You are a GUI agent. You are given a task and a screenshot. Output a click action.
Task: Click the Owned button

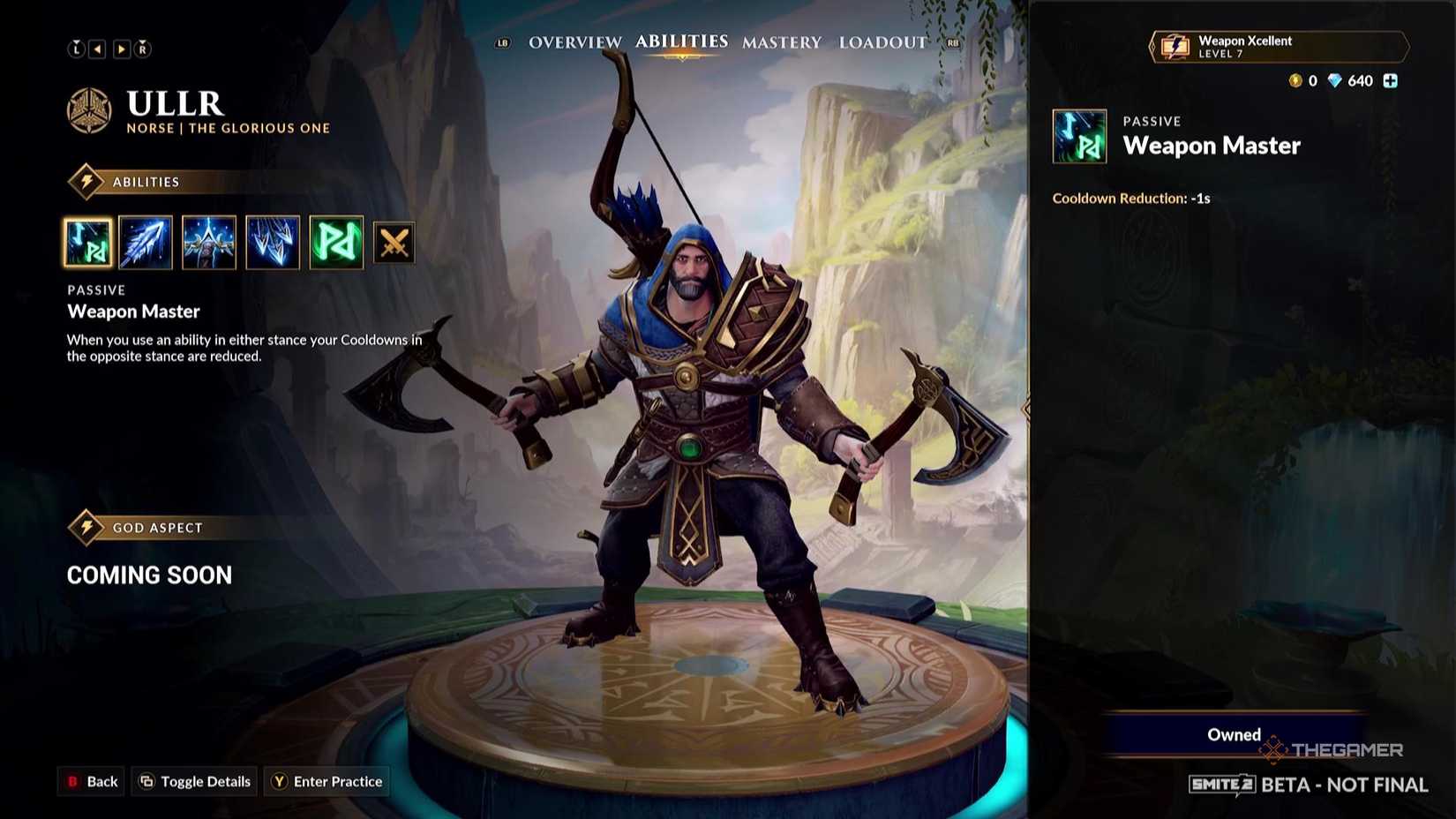(x=1233, y=734)
